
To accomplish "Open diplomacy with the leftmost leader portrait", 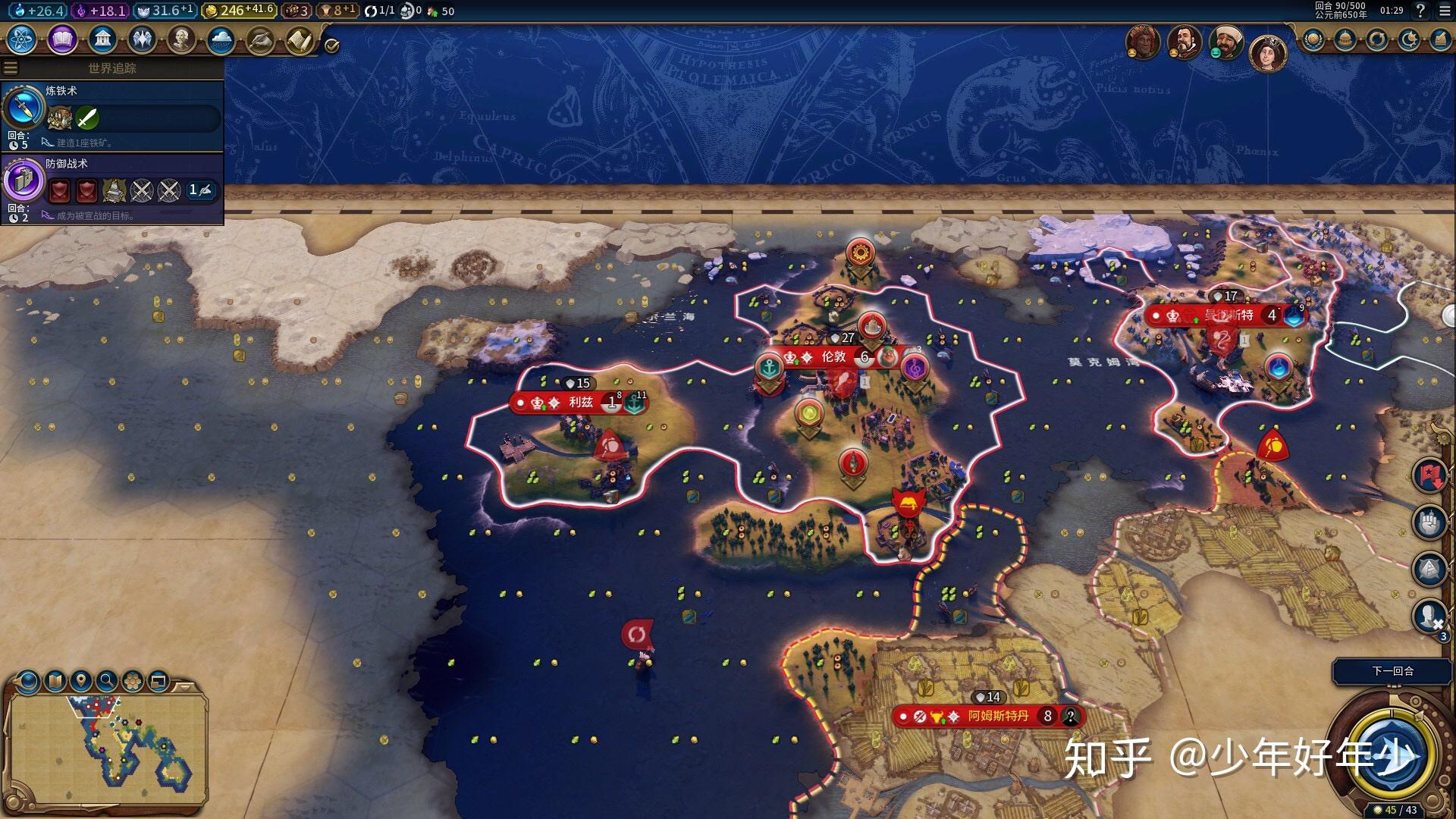I will (1143, 43).
